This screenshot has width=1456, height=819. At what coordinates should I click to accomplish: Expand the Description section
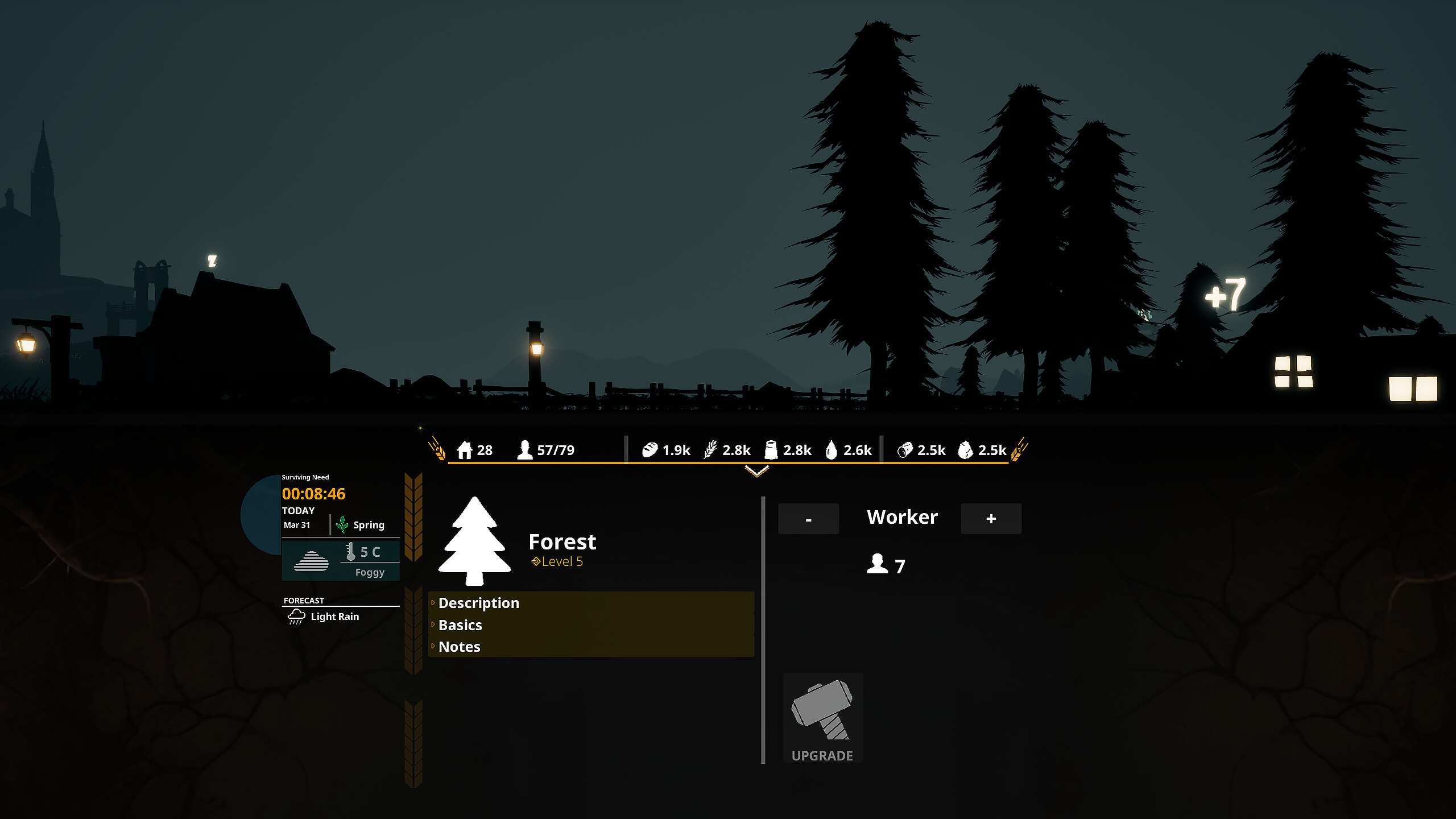[478, 603]
